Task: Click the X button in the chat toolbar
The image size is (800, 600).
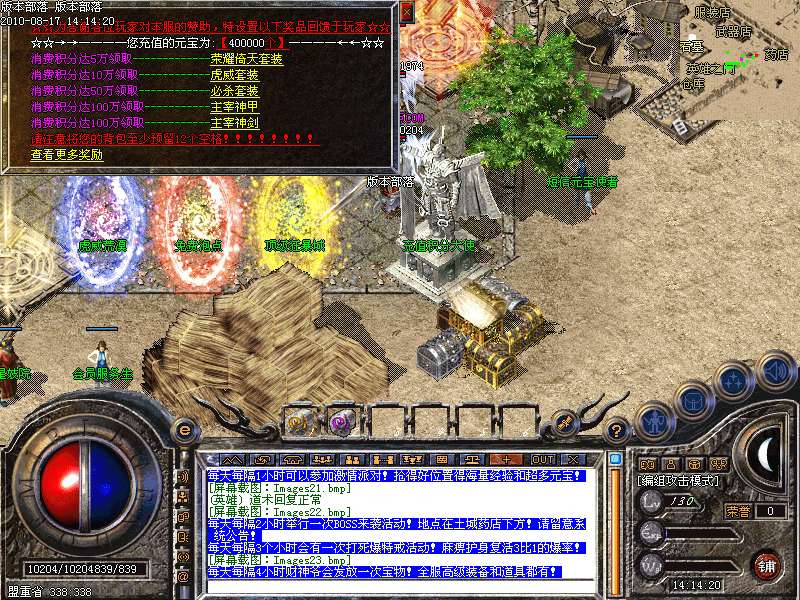Action: pos(575,459)
